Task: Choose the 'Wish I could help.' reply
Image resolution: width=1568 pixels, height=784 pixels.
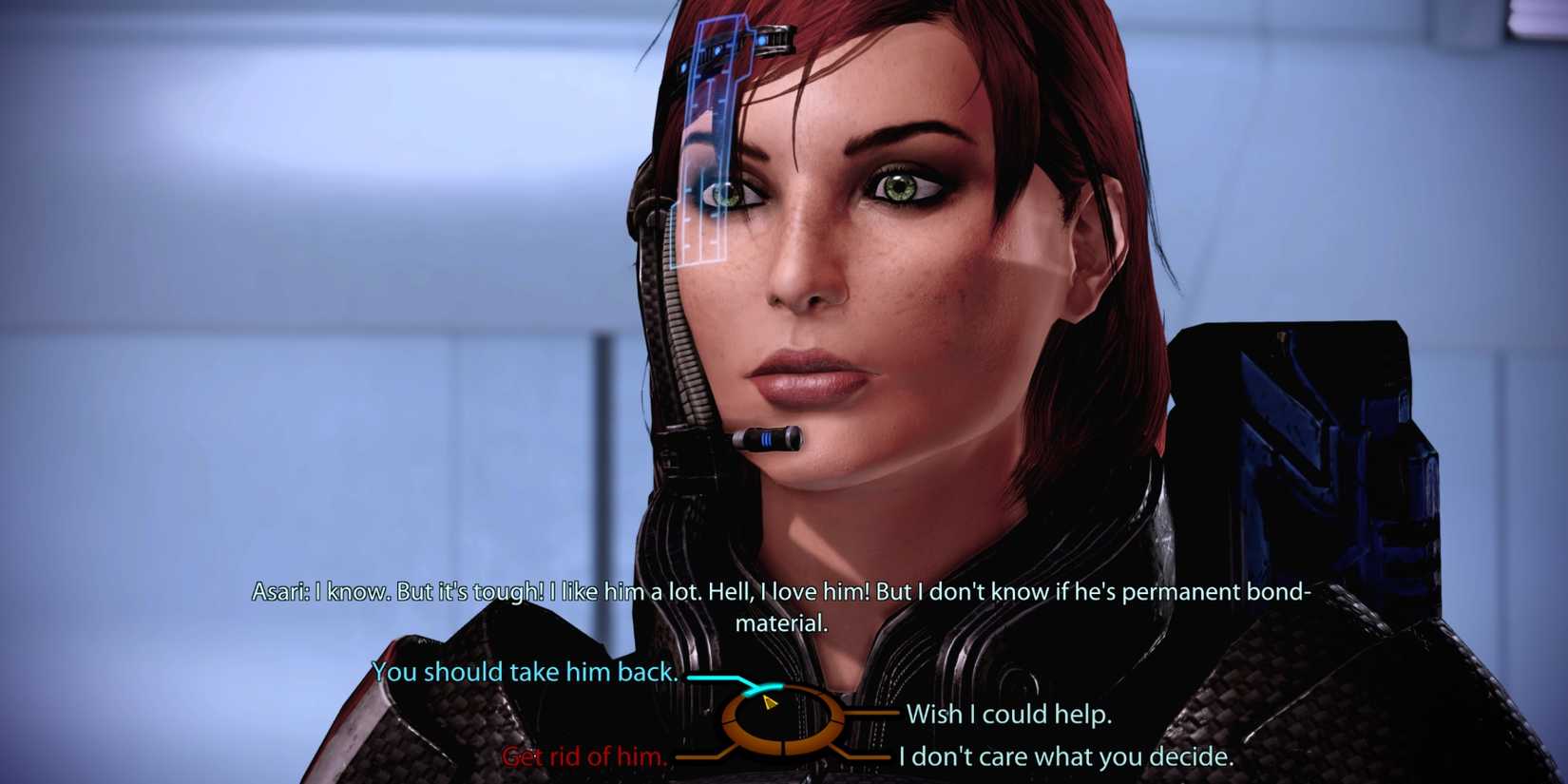Action: pos(1010,715)
